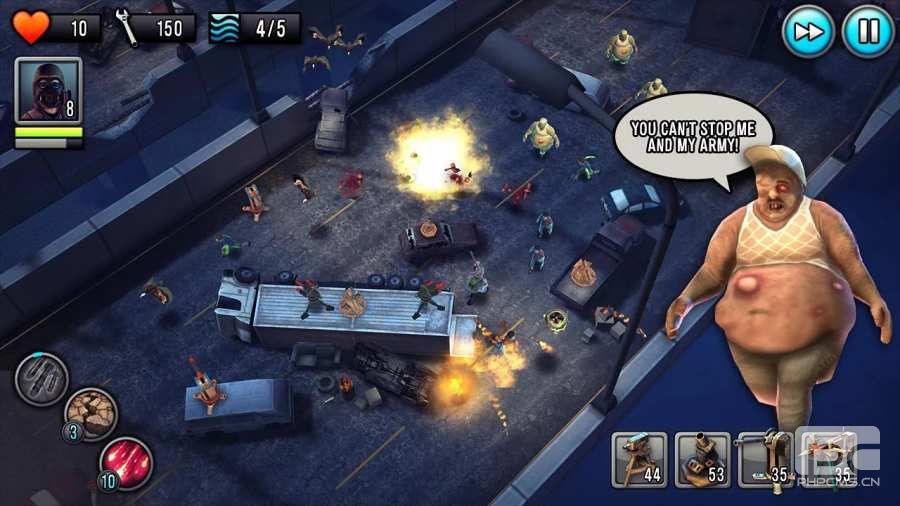
Task: Use the cracked ground ability
Action: coord(91,413)
